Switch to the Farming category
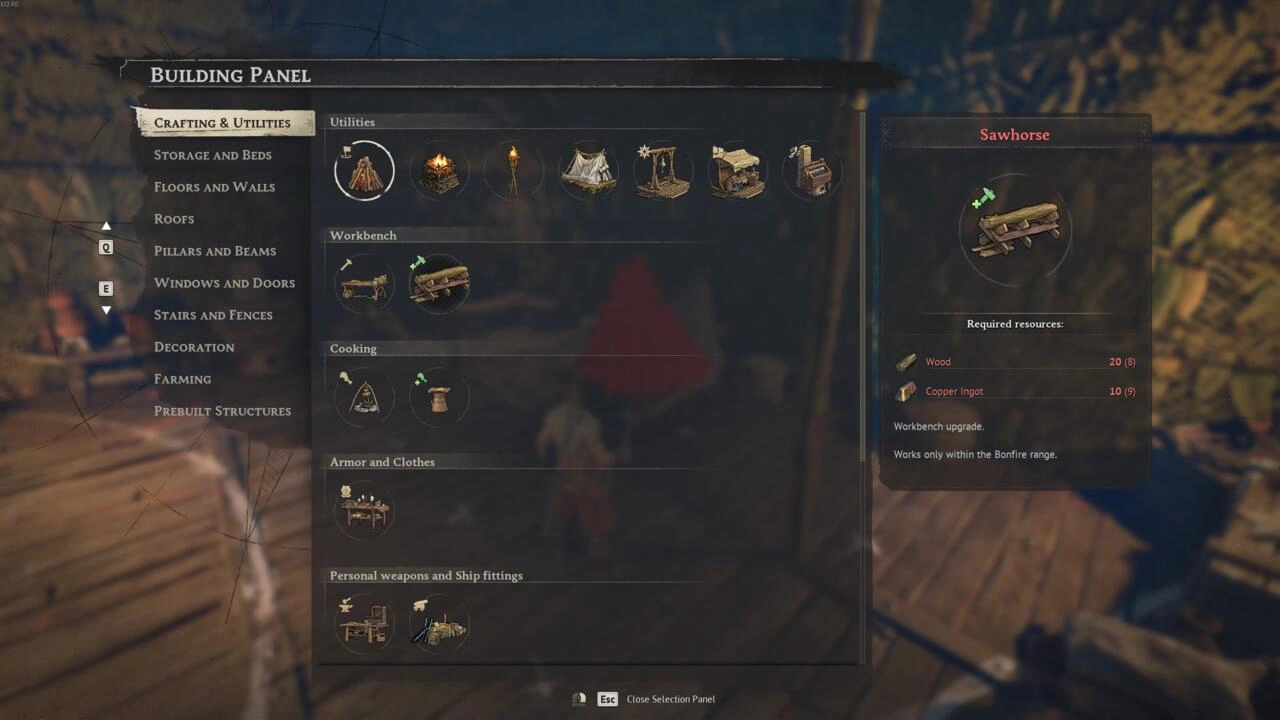Screen dimensions: 1280x720 [x=182, y=379]
